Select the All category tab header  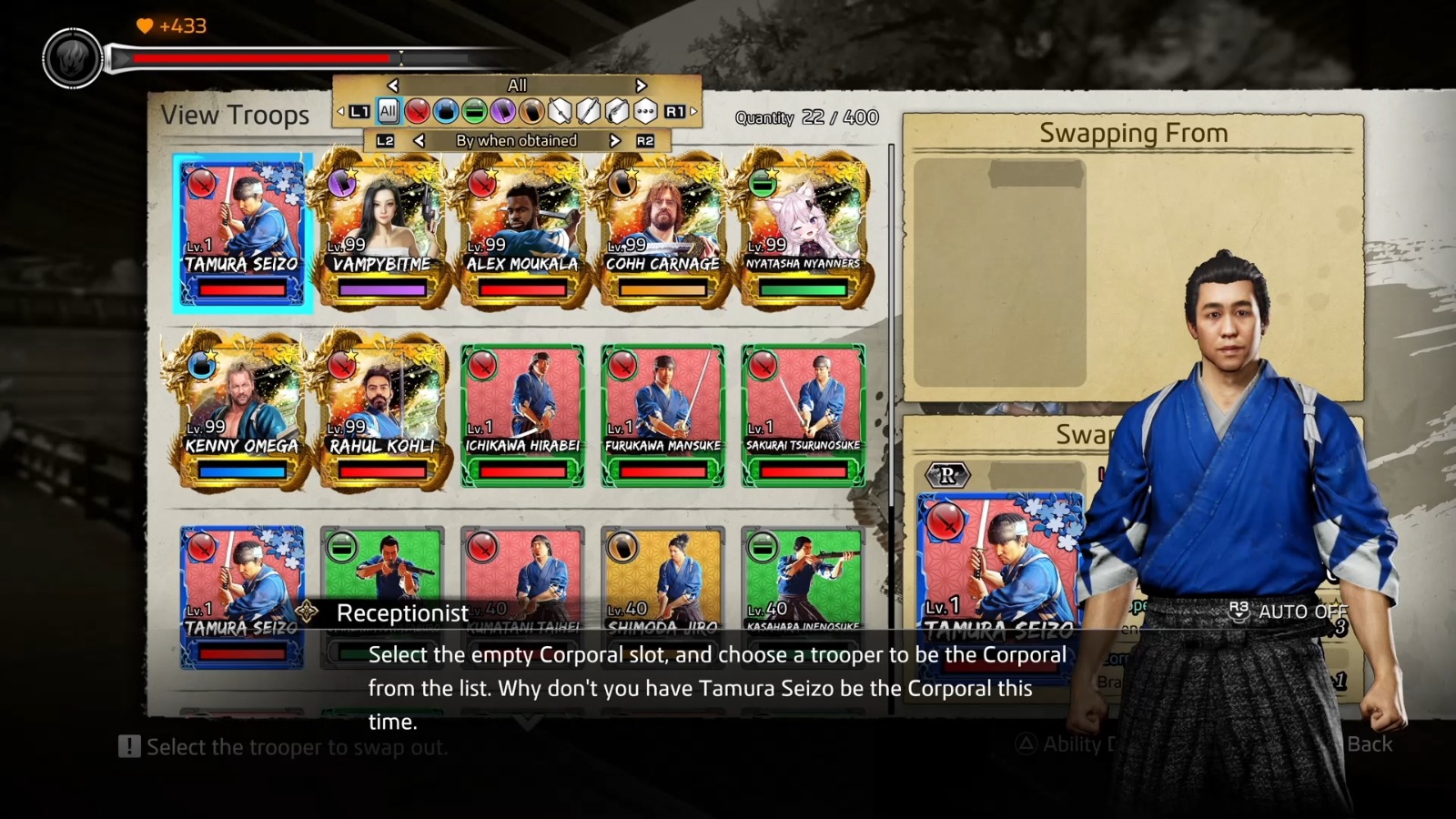pyautogui.click(x=516, y=84)
